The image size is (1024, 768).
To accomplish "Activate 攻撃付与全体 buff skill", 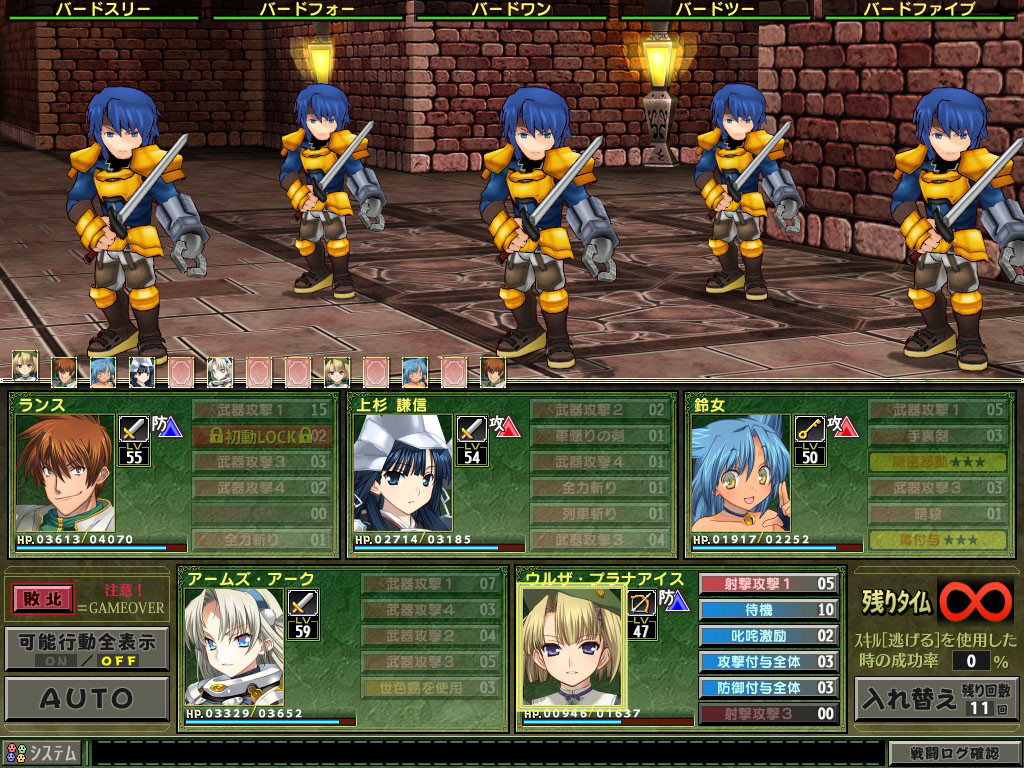I will point(768,661).
